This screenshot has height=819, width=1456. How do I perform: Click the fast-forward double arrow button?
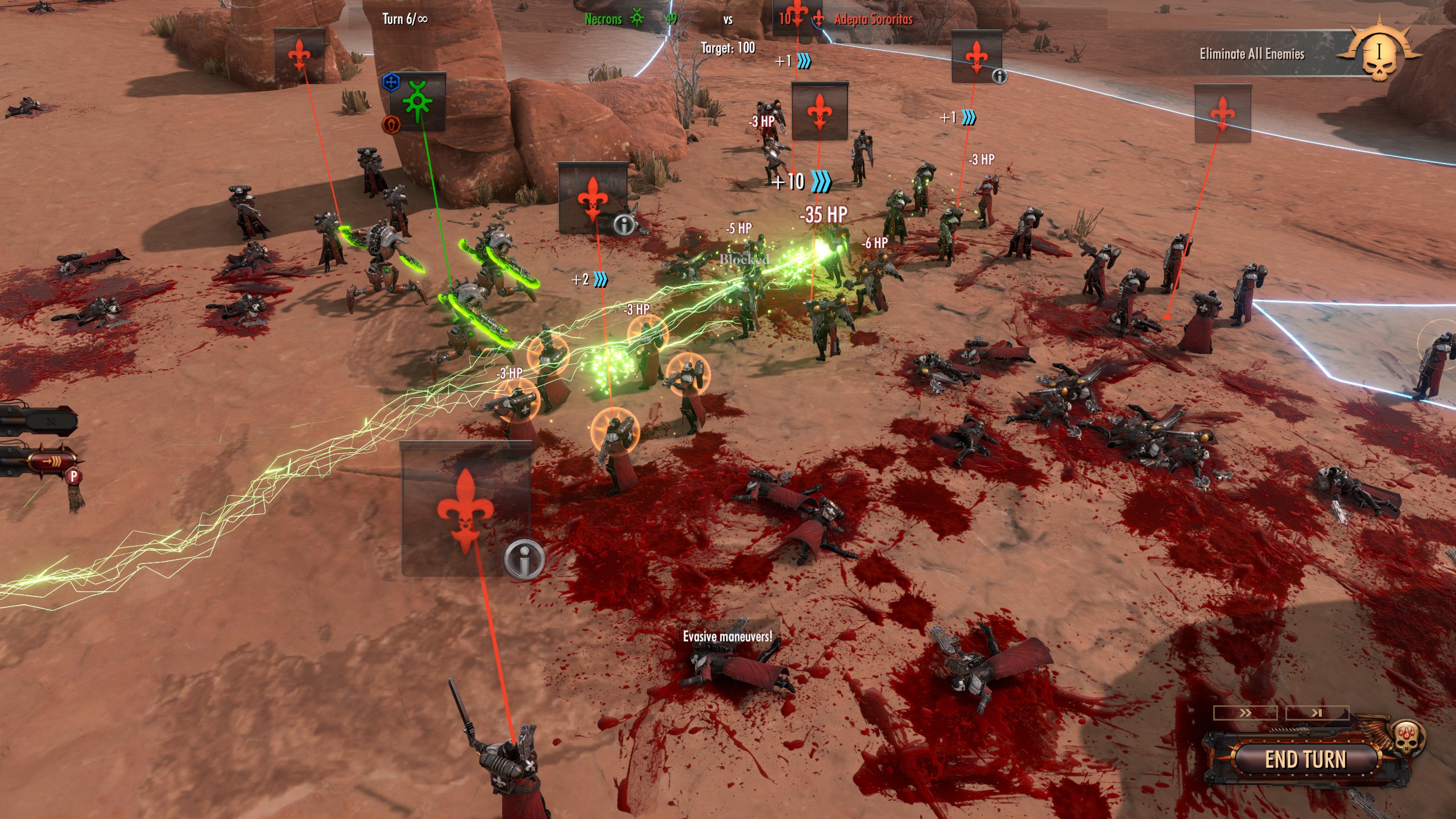pos(1245,713)
